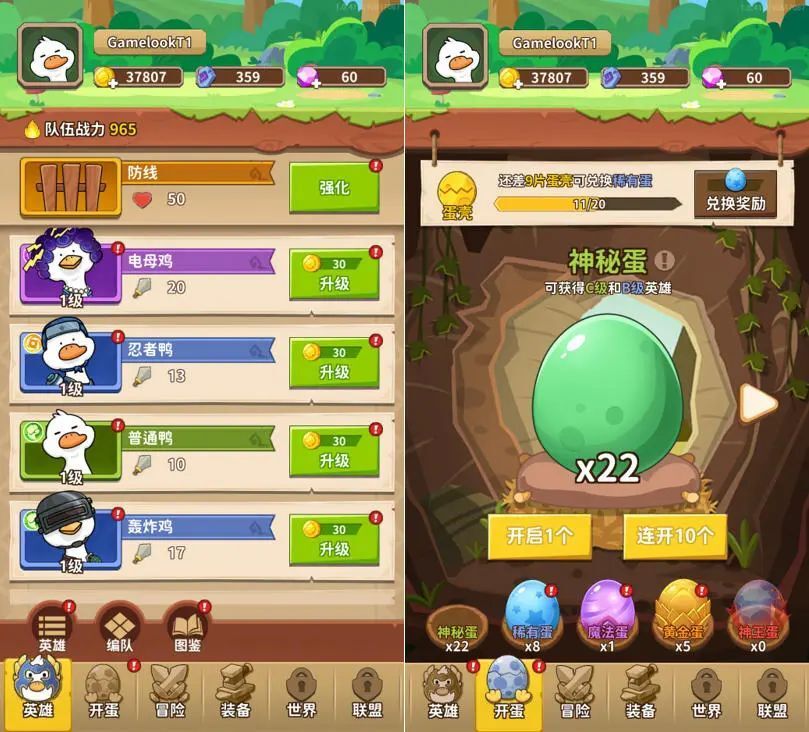Image resolution: width=809 pixels, height=732 pixels.
Task: Open ten eggs with 连开10个
Action: pos(675,536)
